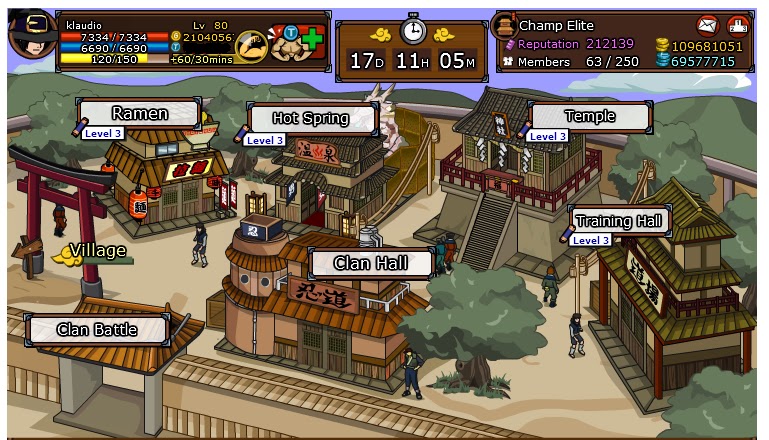
Task: Open the Clan Hall
Action: point(371,264)
